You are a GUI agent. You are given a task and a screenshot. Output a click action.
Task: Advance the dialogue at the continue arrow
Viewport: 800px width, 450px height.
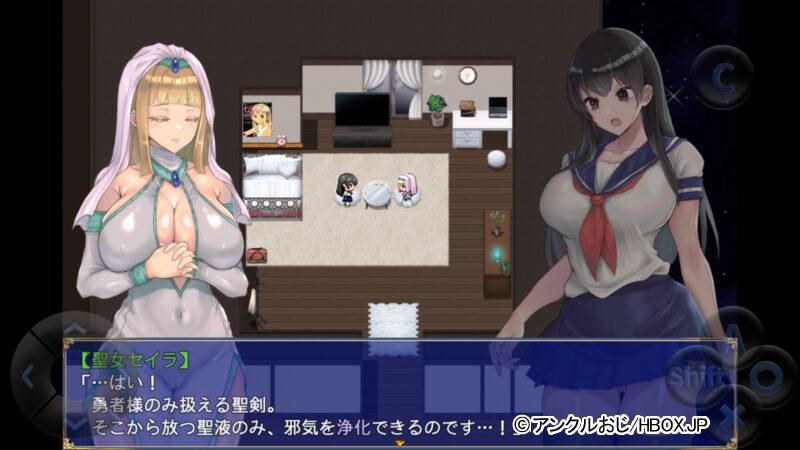click(x=400, y=441)
